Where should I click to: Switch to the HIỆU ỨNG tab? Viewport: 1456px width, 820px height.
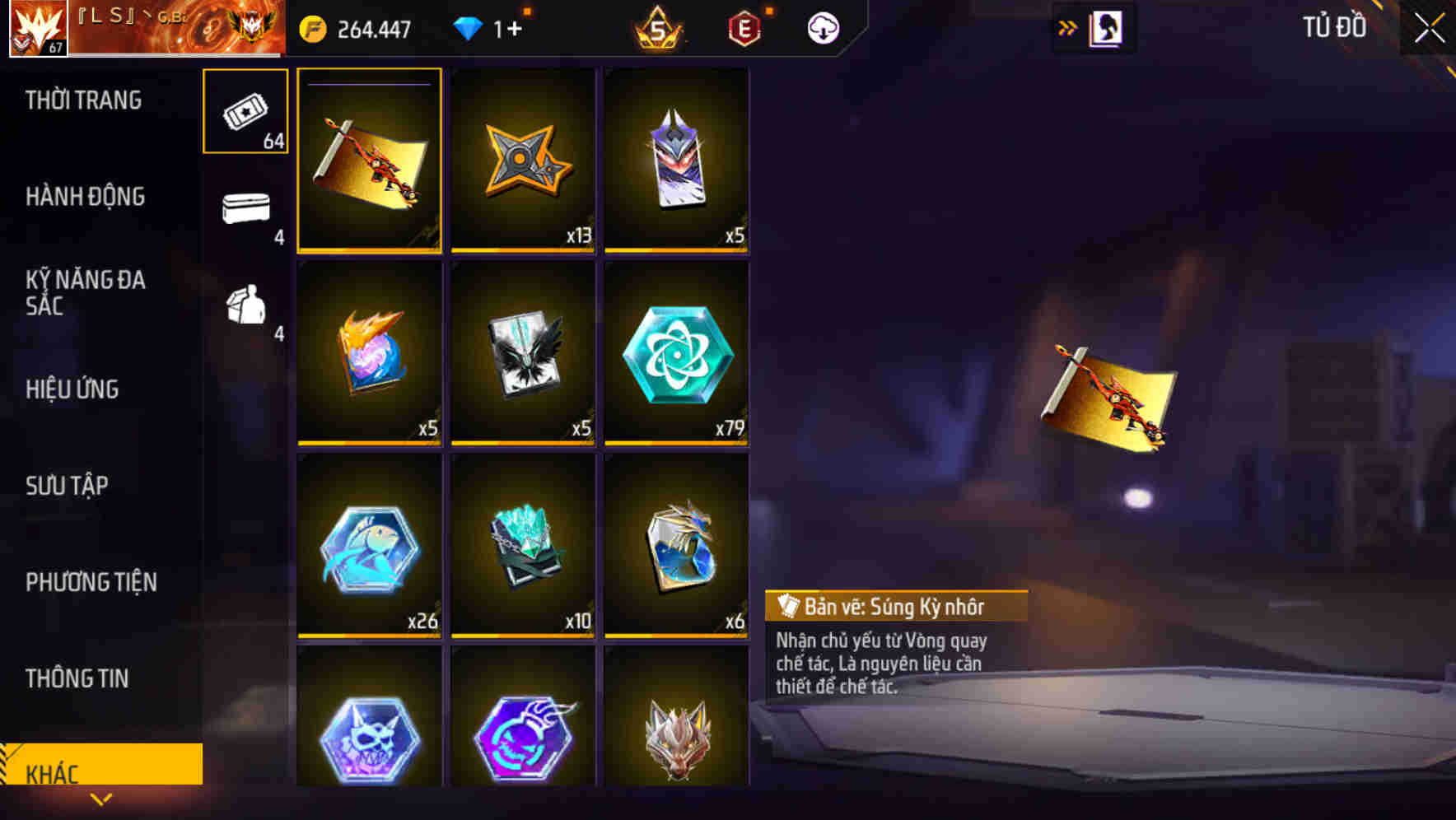click(x=72, y=389)
